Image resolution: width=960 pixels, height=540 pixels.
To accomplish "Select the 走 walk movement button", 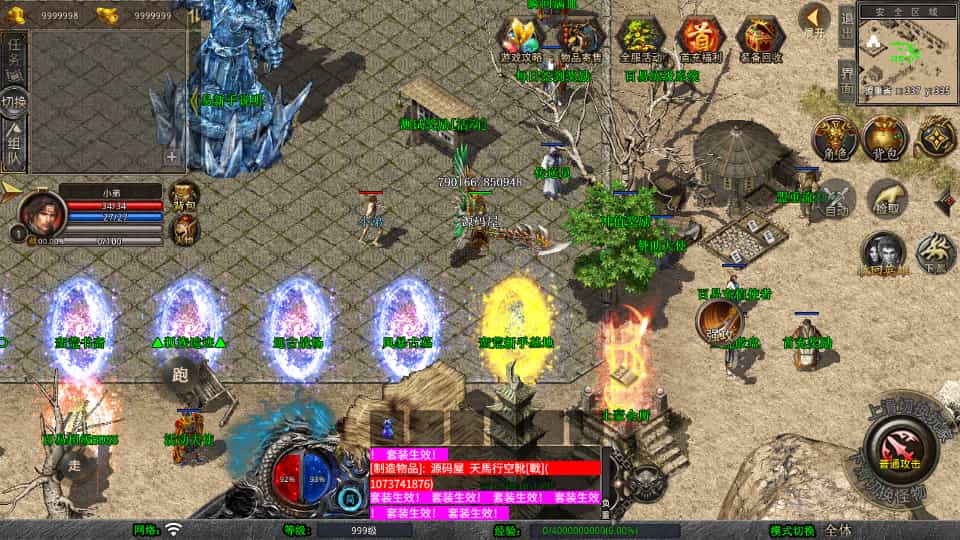I will [x=72, y=464].
